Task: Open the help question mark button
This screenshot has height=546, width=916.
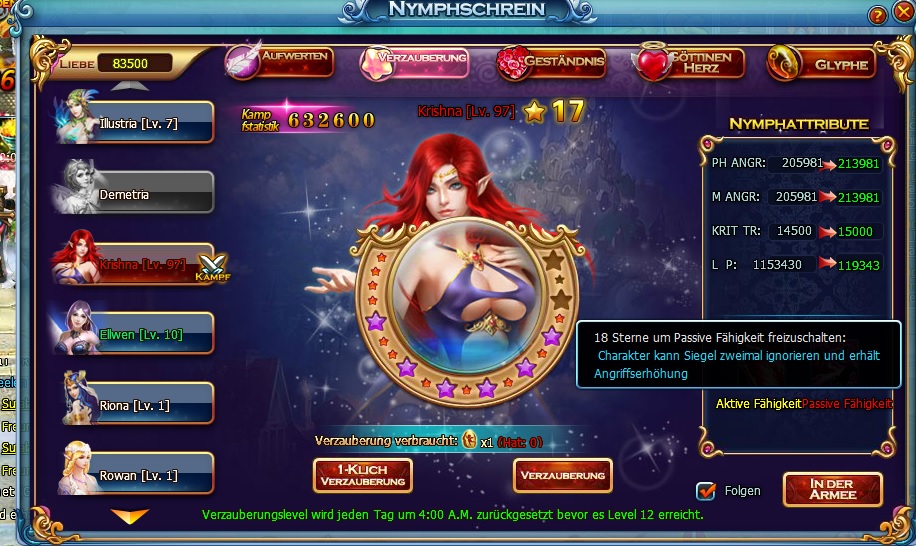Action: click(x=877, y=15)
